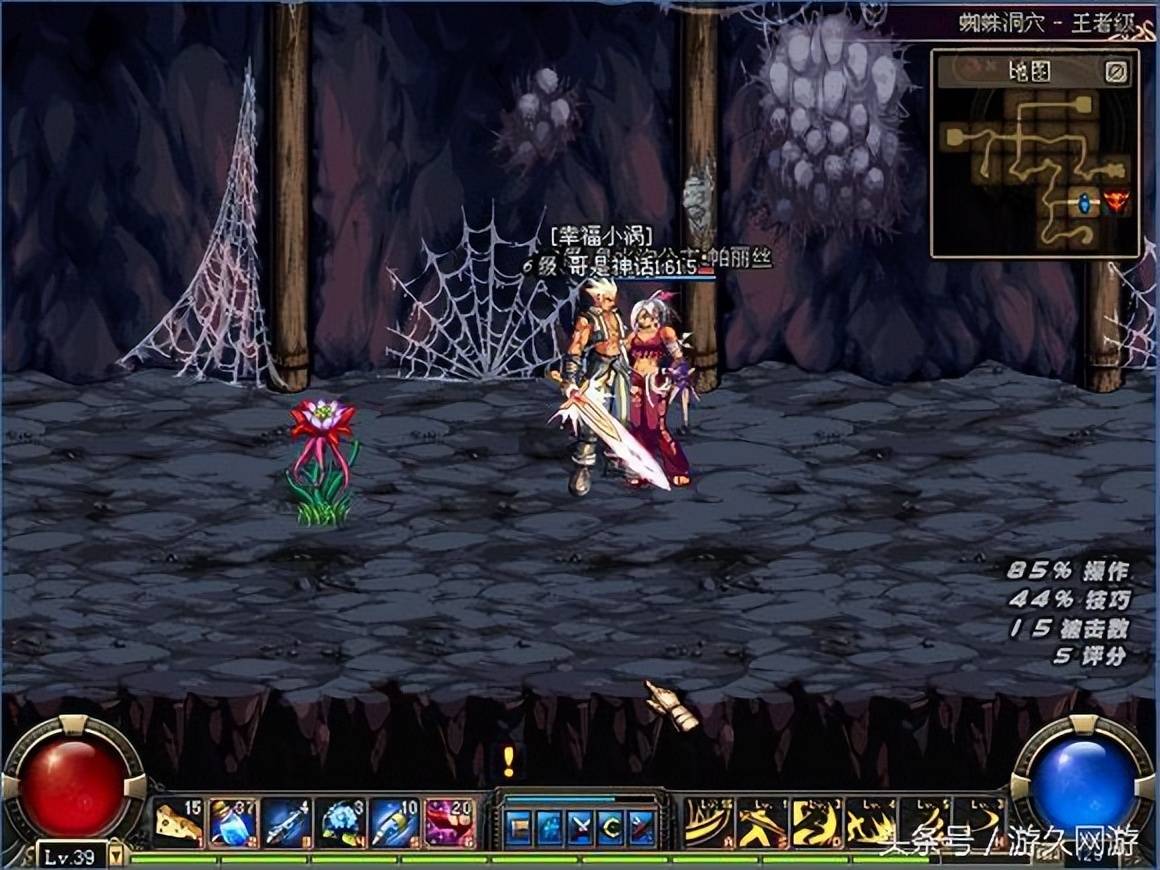This screenshot has width=1160, height=870.
Task: Click the boss room marker on minimap
Action: 1115,202
